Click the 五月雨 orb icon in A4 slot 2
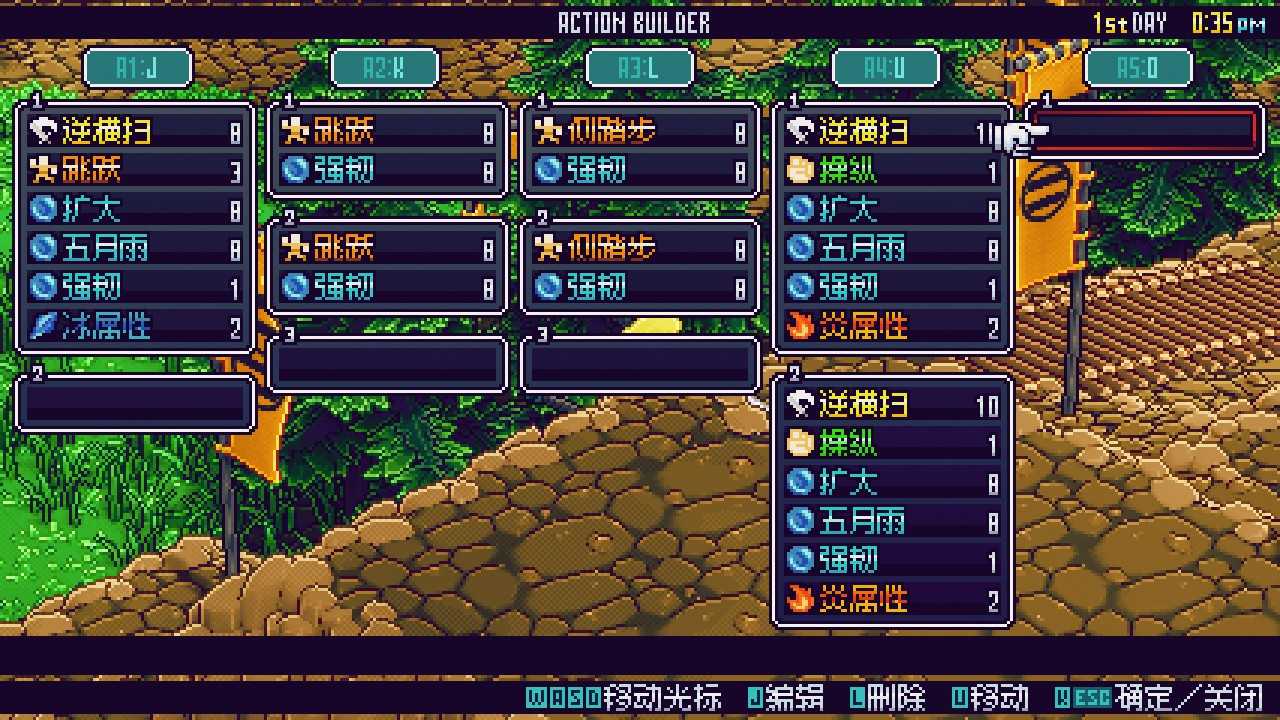Screen dimensions: 1280x720 [802, 521]
